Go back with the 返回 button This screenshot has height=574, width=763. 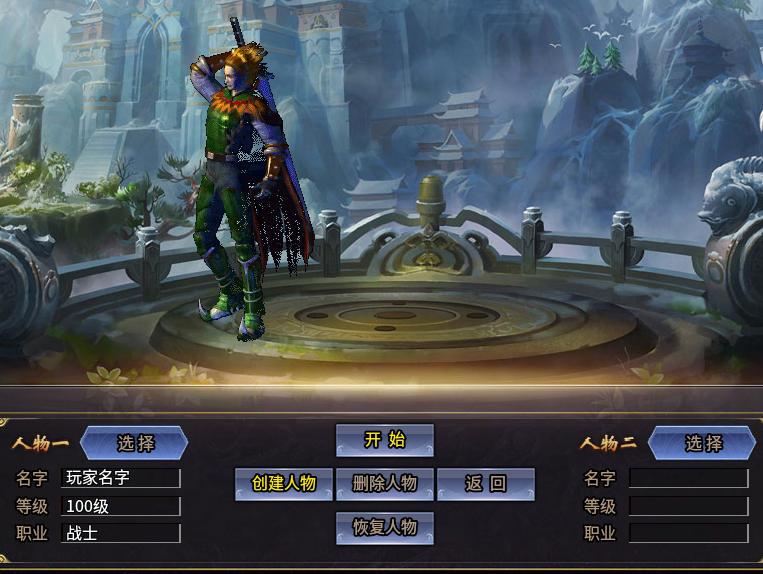[x=486, y=484]
